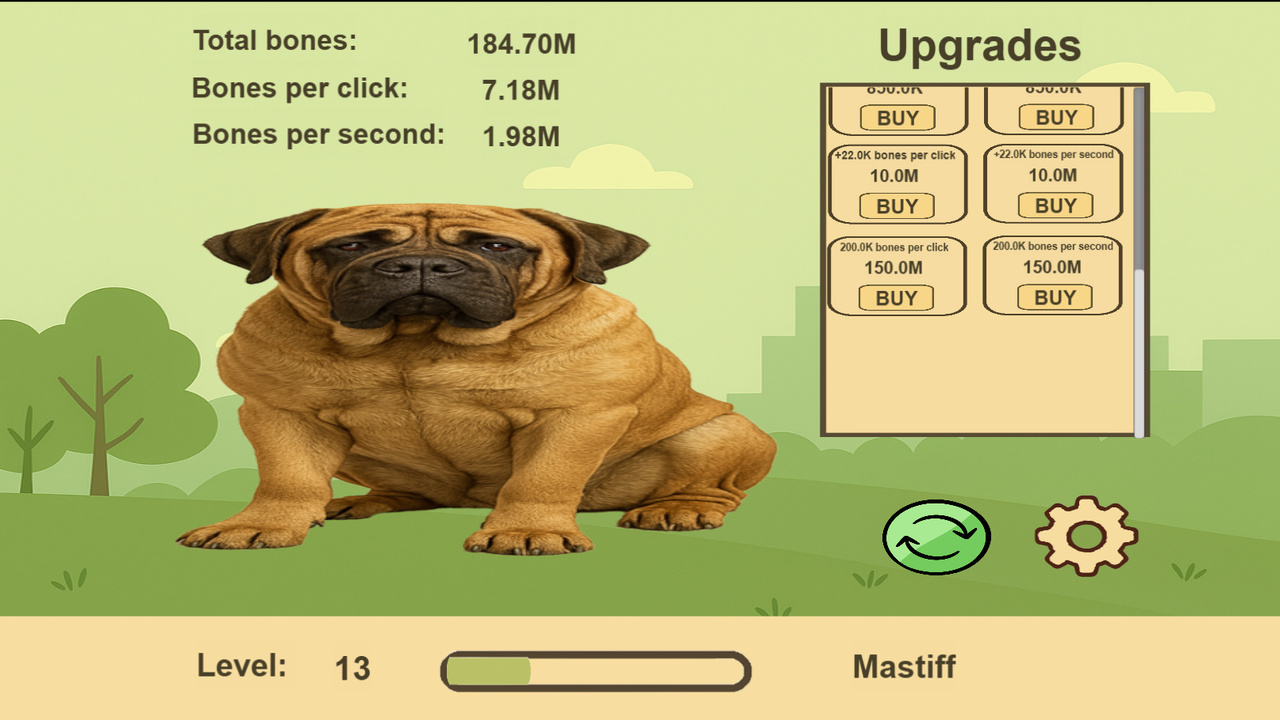Click the level progress bar

[595, 670]
